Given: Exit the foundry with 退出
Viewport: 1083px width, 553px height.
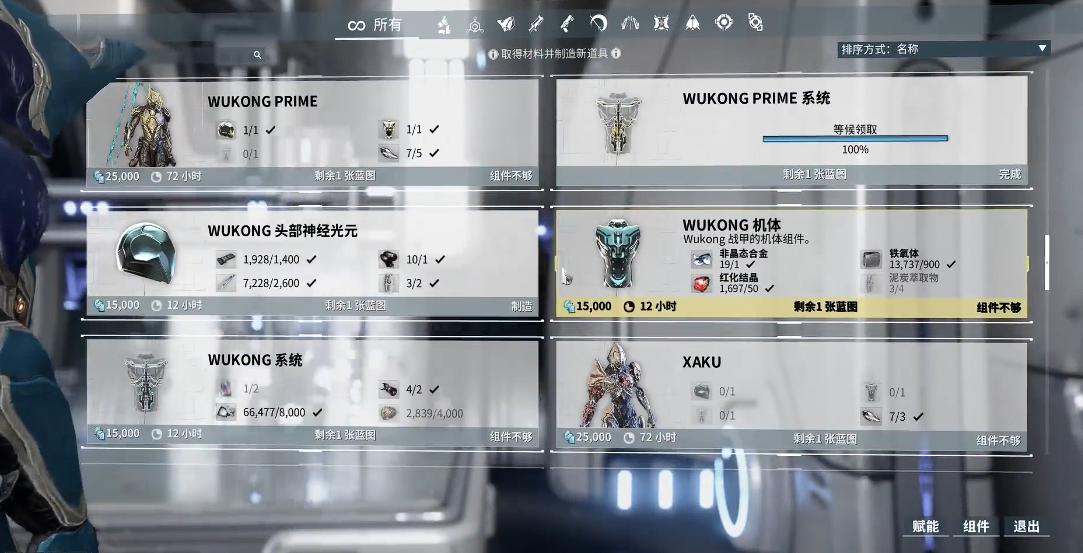Looking at the screenshot, I should 1027,527.
